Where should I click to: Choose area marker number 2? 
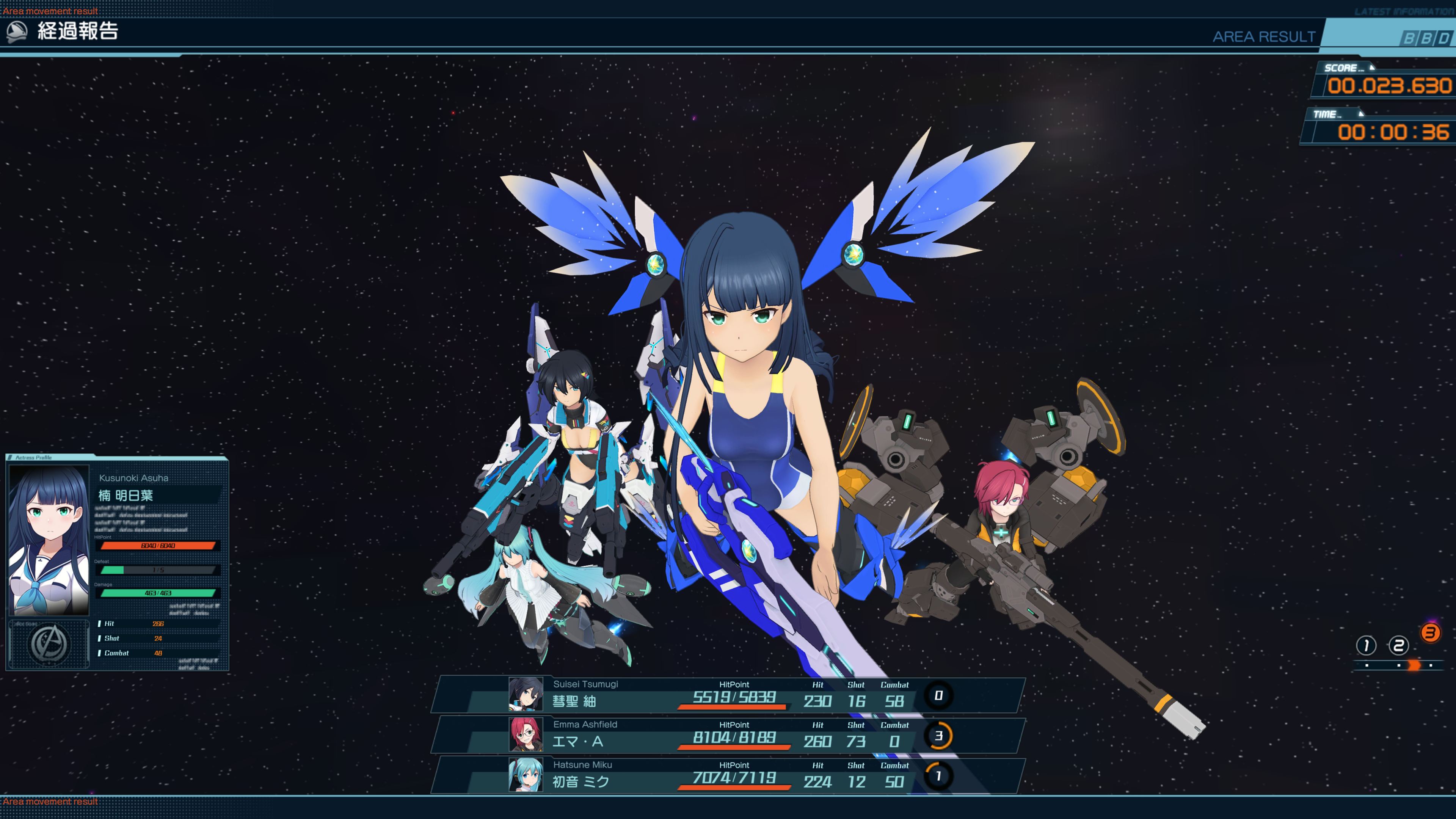click(1398, 645)
